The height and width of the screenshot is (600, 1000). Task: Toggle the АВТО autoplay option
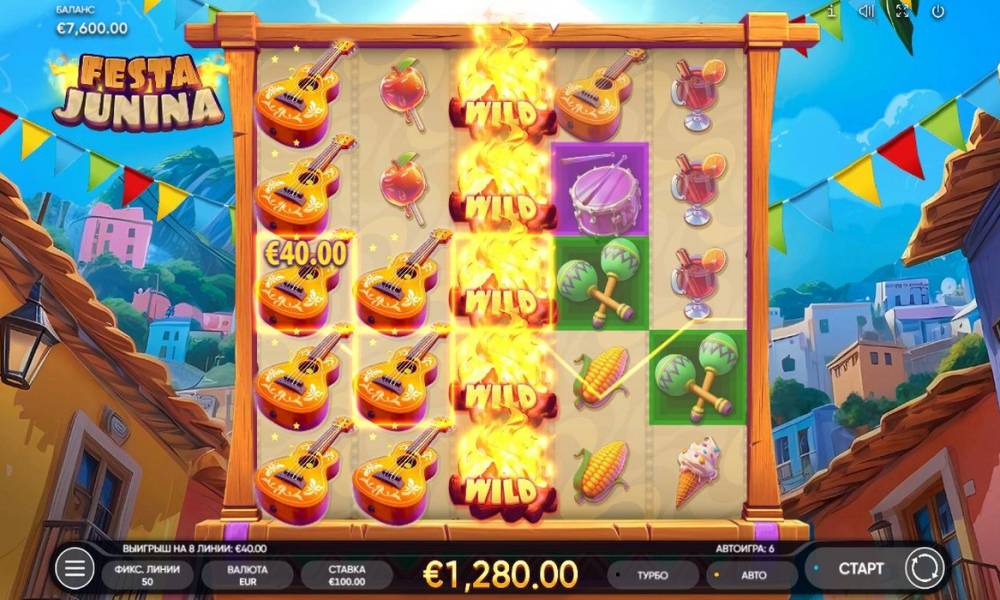750,575
